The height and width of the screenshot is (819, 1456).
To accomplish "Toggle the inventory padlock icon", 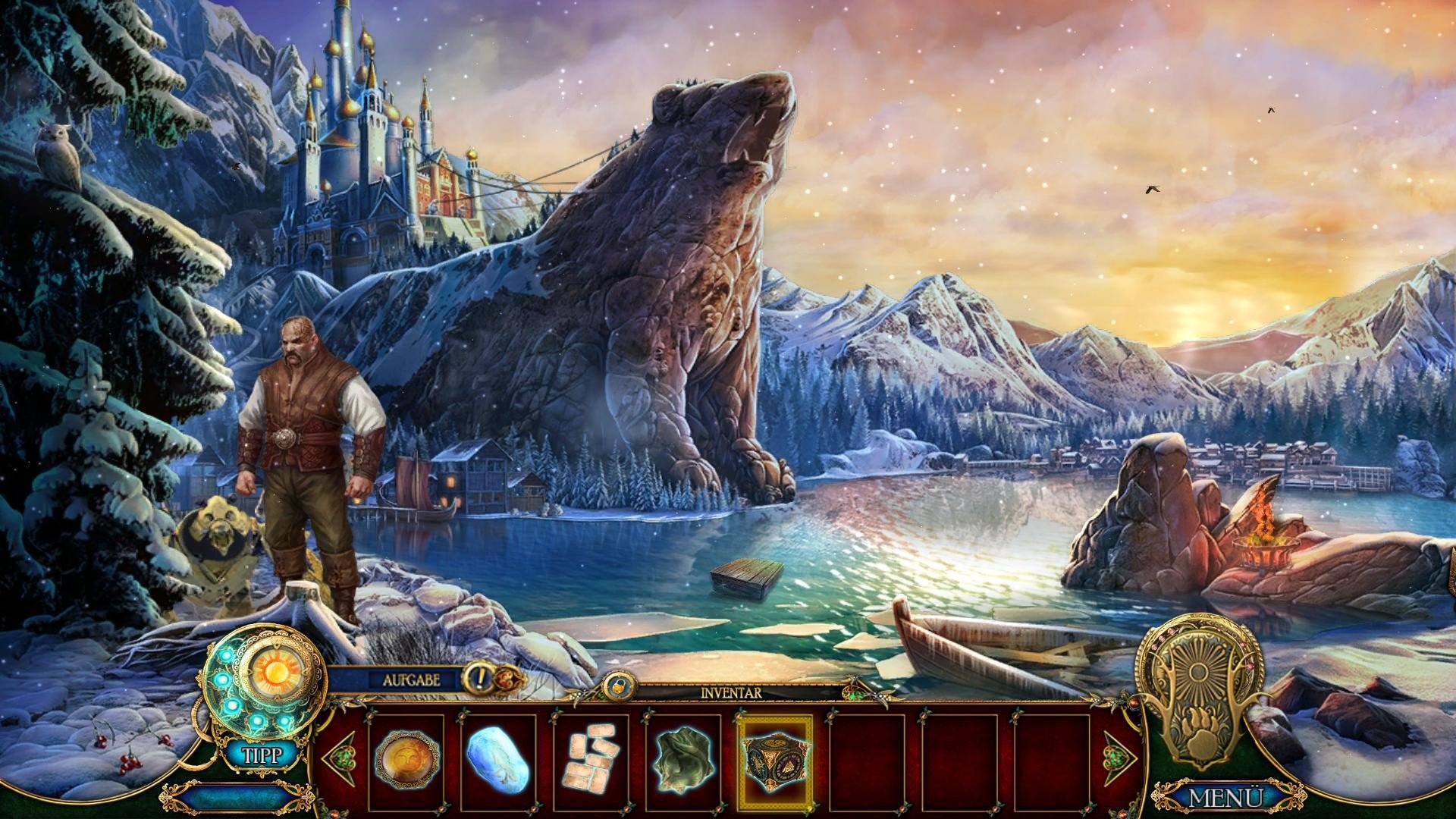I will pyautogui.click(x=613, y=685).
